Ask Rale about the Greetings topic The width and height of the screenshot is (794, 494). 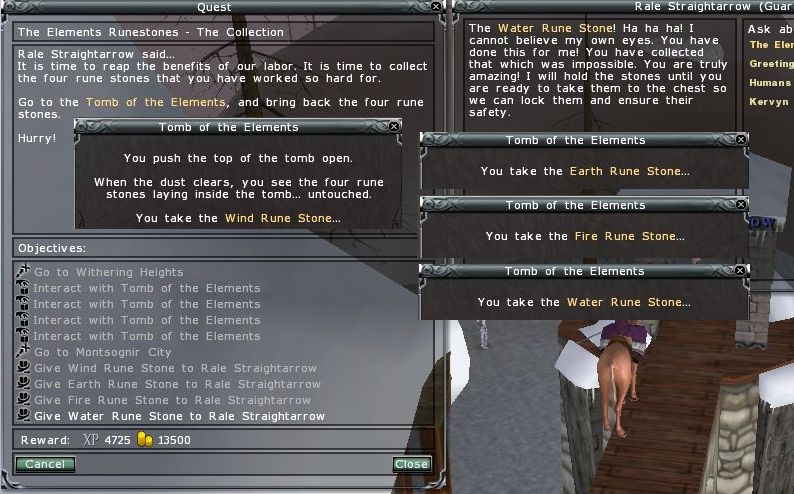tap(770, 64)
